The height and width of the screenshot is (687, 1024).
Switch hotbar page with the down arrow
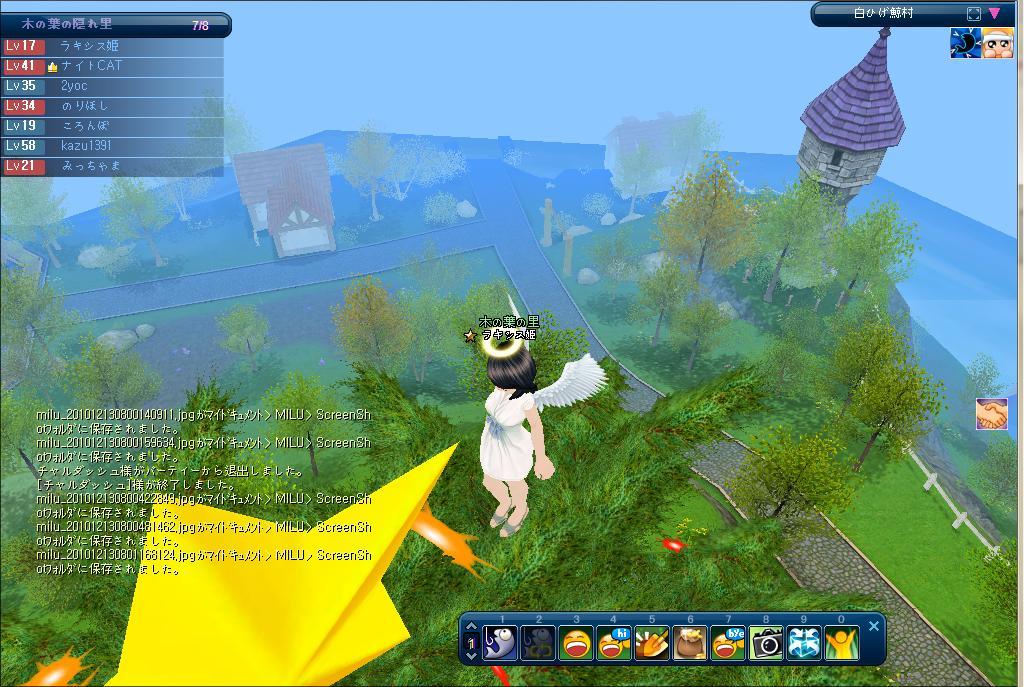point(472,656)
